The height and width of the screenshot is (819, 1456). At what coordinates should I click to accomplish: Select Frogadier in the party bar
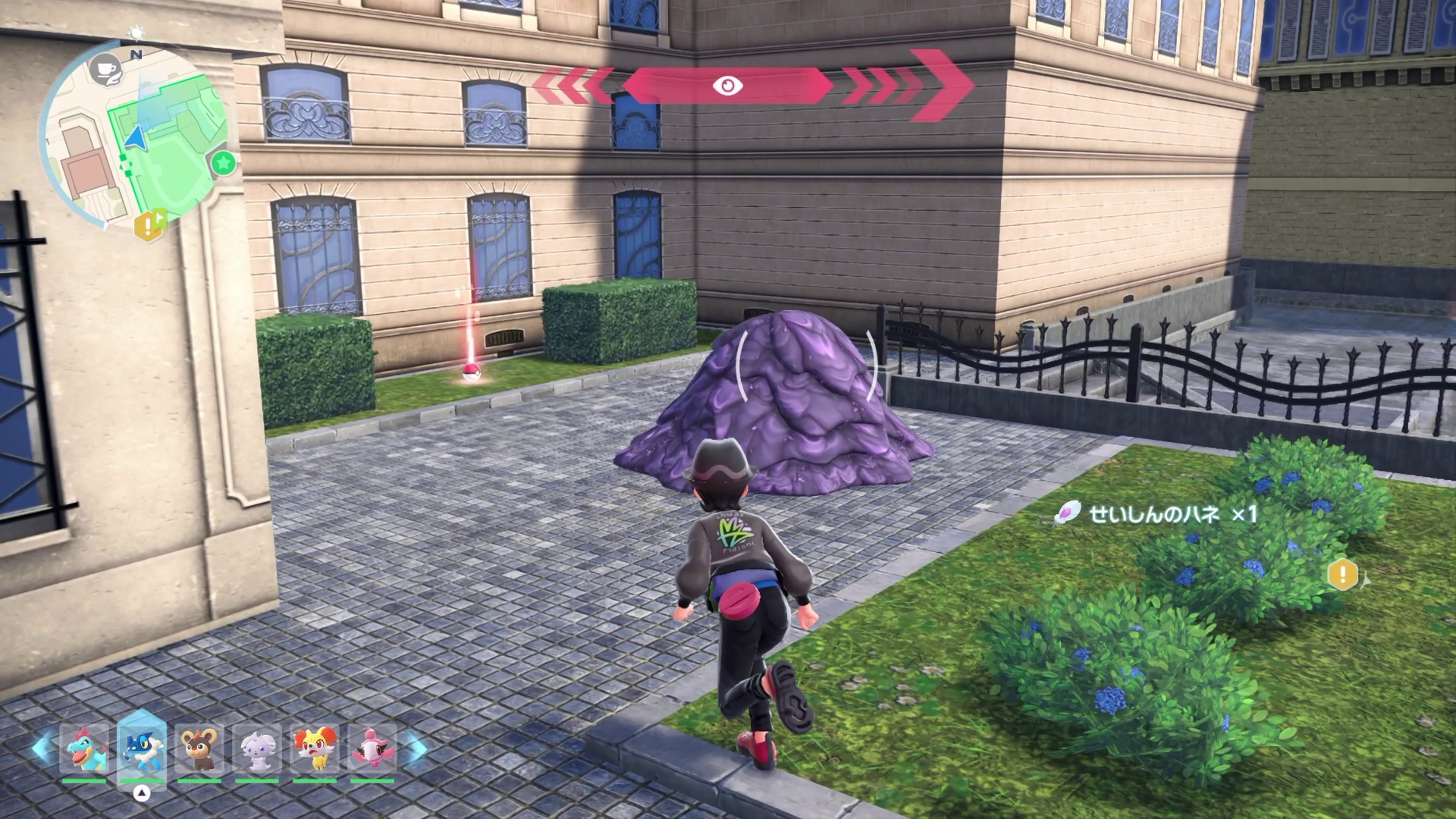[142, 748]
